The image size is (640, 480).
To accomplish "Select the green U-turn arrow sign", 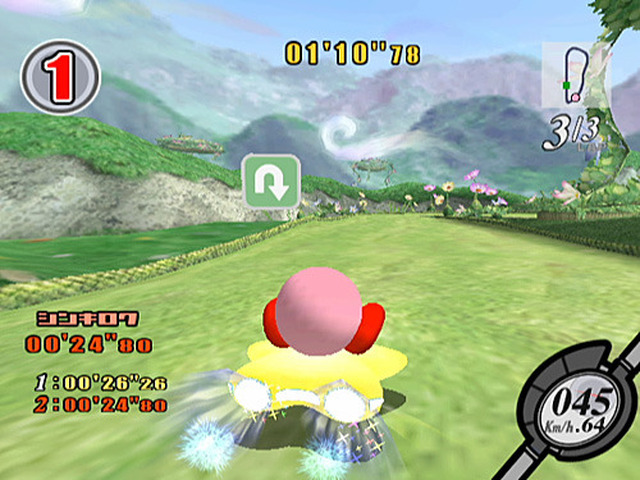I will click(272, 182).
